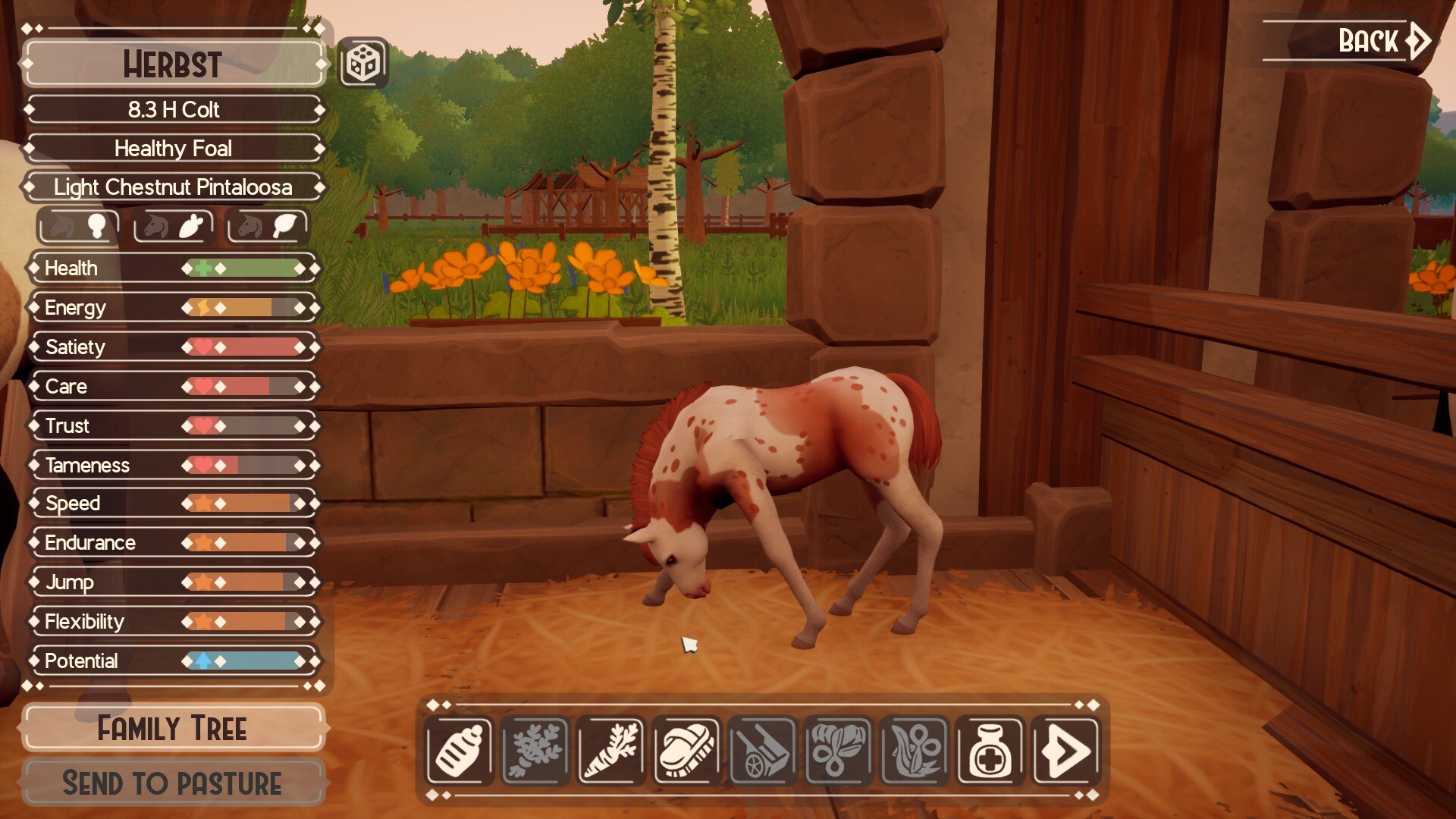Feed the foal with the carrot icon
Viewport: 1456px width, 819px height.
pyautogui.click(x=611, y=751)
